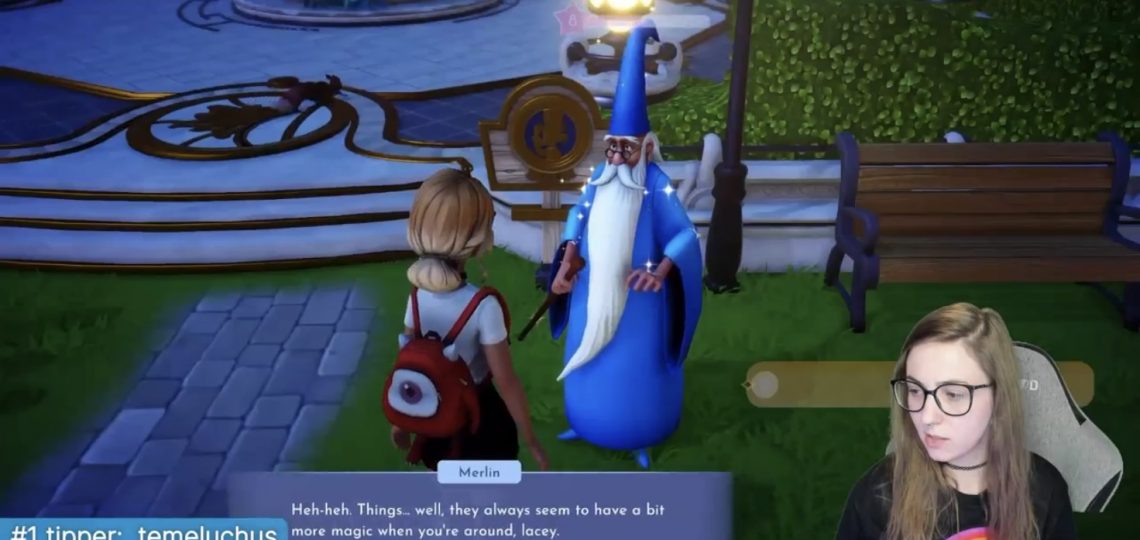Image resolution: width=1140 pixels, height=540 pixels.
Task: Click Merlin's pink friendship level star
Action: point(571,20)
